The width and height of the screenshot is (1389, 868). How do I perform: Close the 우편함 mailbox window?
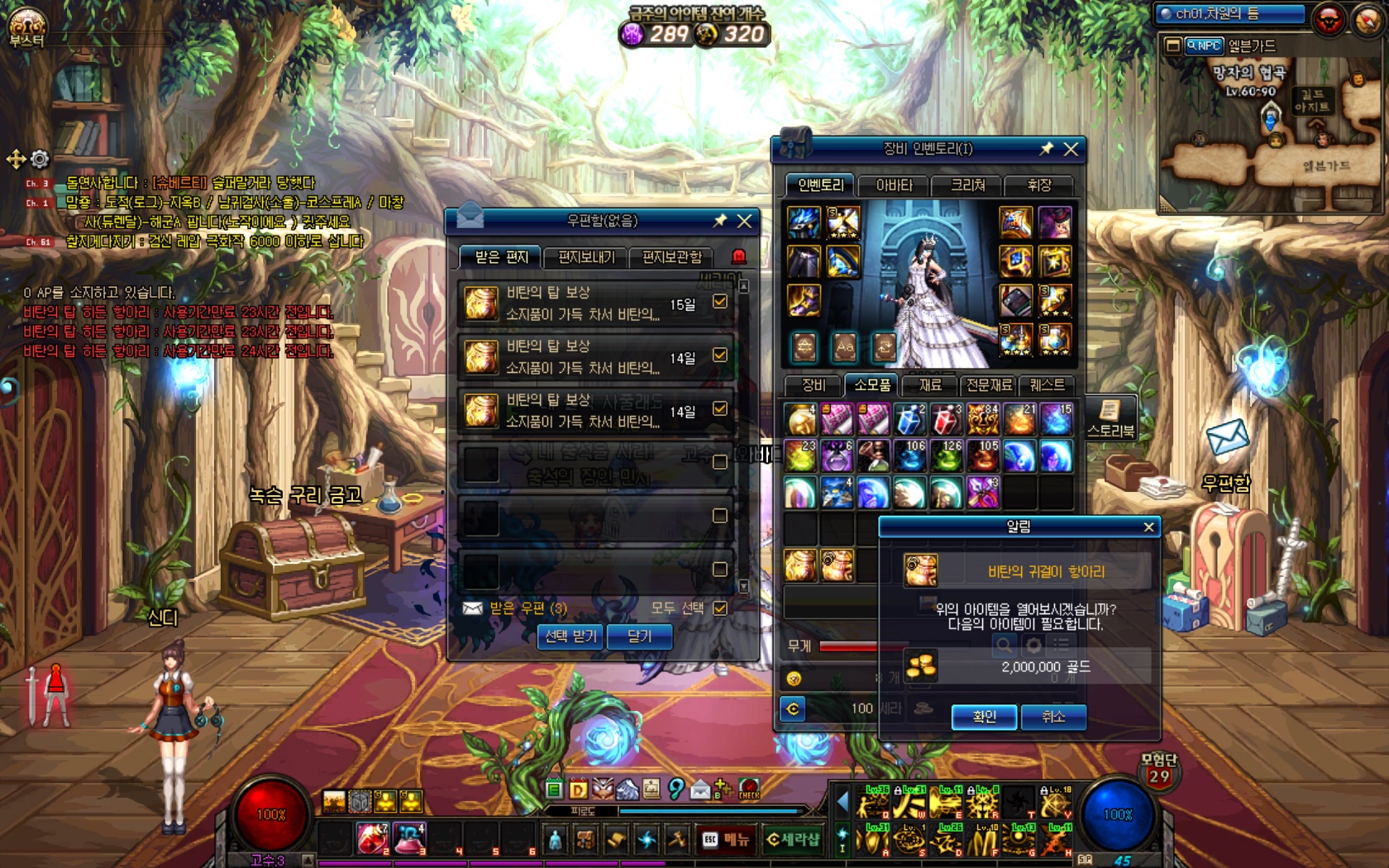click(744, 221)
